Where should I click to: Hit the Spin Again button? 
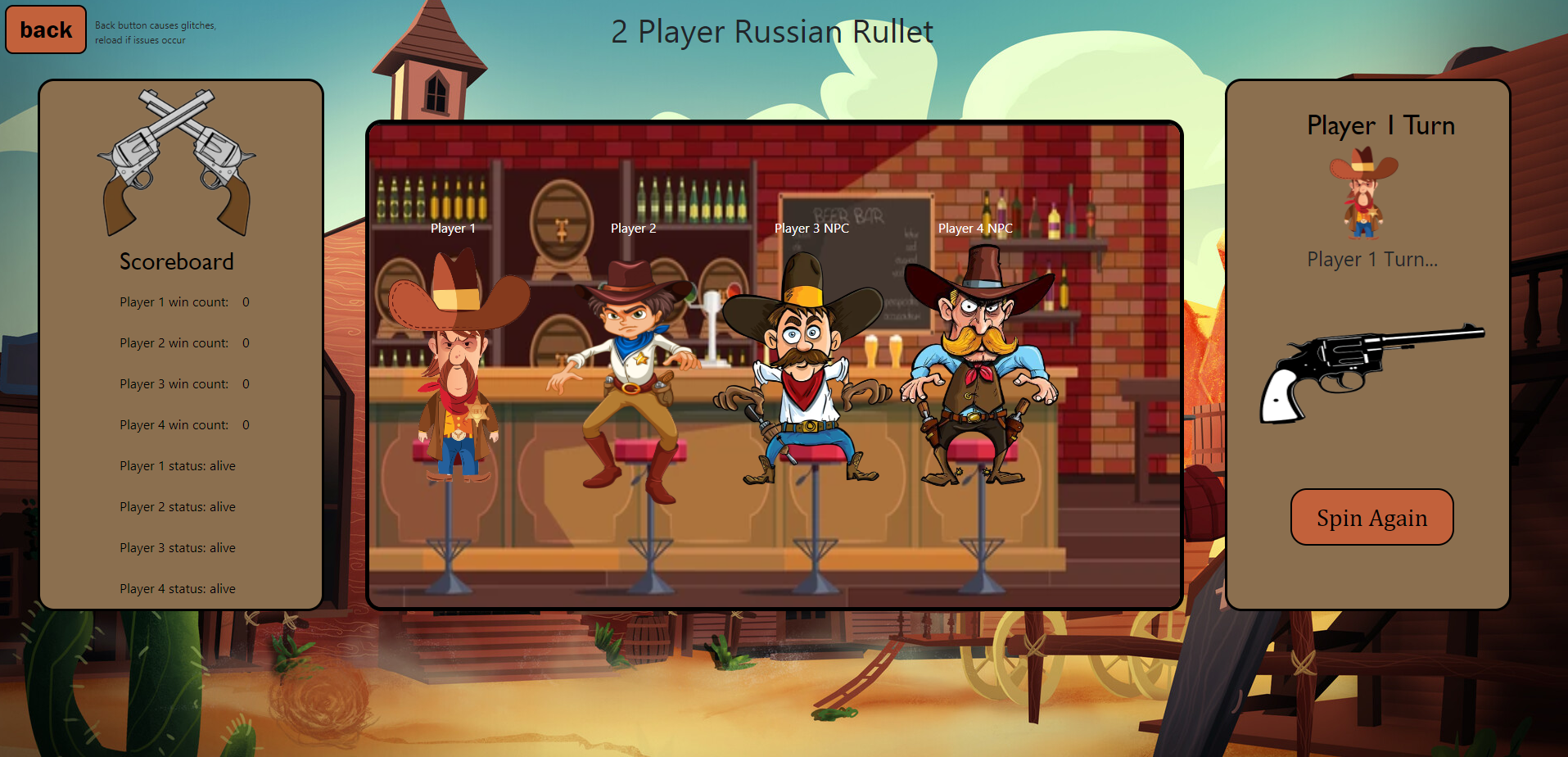(1371, 518)
